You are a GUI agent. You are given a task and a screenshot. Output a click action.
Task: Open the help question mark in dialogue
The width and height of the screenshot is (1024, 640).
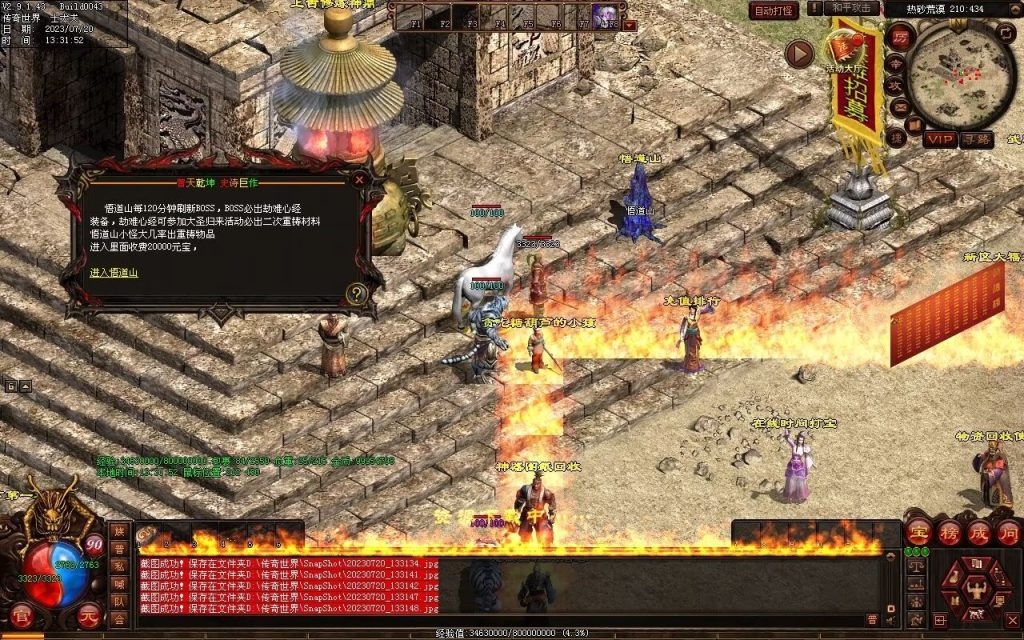[x=356, y=294]
